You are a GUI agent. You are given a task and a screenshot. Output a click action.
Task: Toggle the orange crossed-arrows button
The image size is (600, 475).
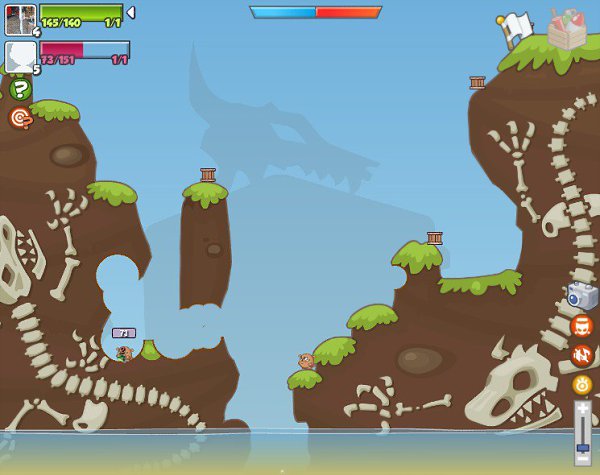click(x=581, y=355)
